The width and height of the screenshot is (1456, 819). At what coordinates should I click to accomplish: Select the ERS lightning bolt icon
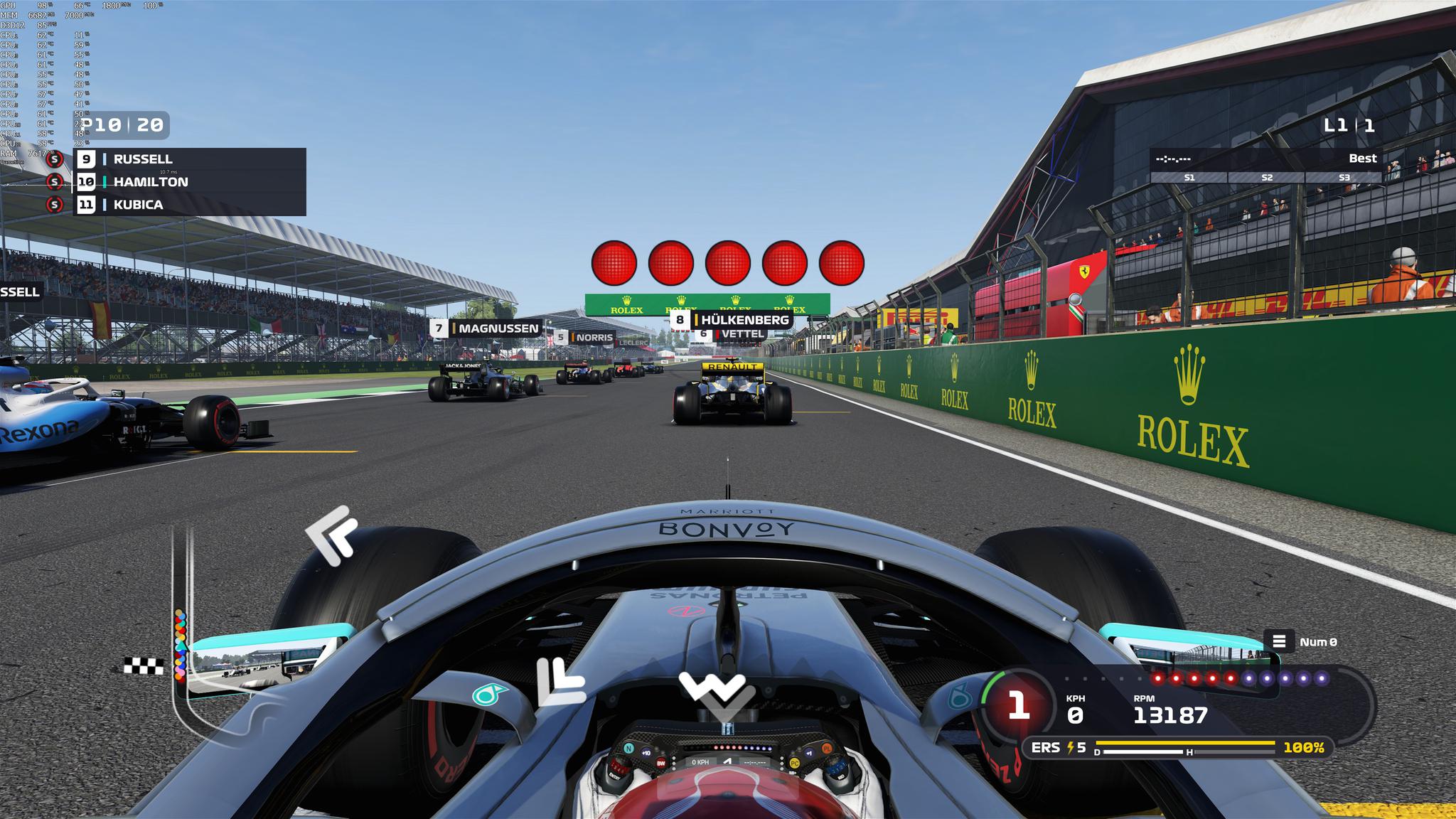(1072, 747)
